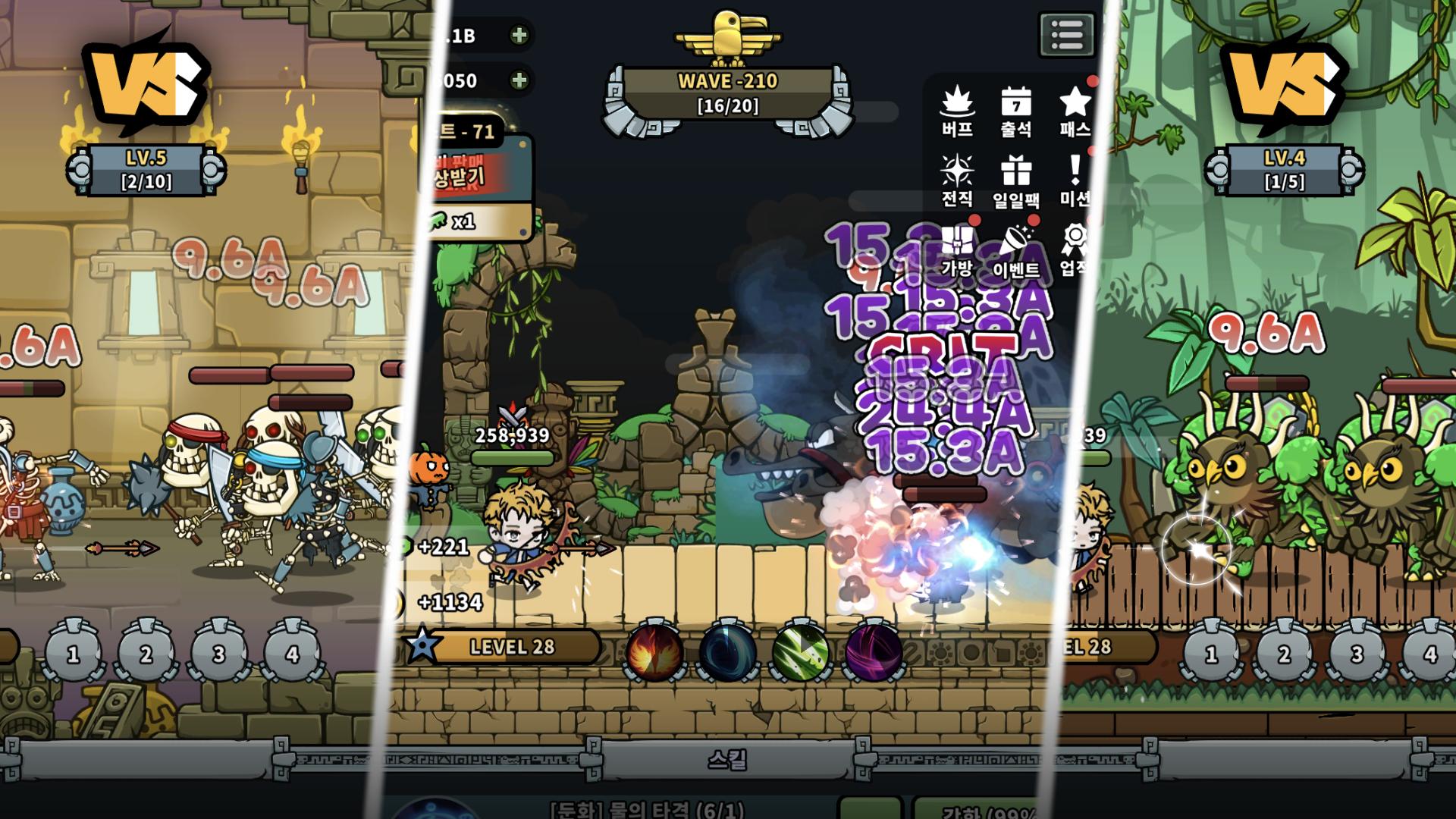Open the 미션 exclamation mark menu
The width and height of the screenshot is (1456, 819).
[x=1075, y=180]
